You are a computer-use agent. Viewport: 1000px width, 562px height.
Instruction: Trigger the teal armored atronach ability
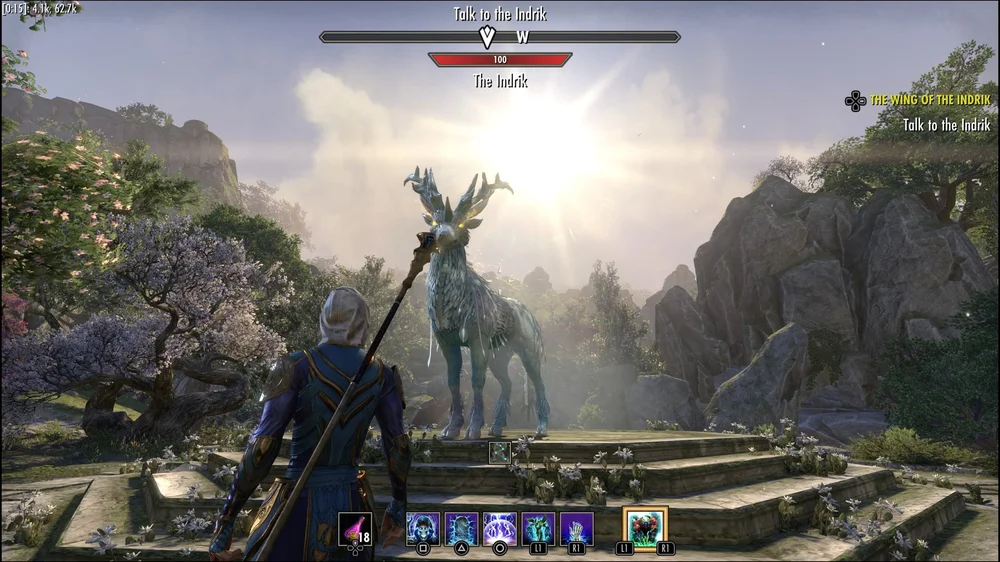click(x=538, y=528)
